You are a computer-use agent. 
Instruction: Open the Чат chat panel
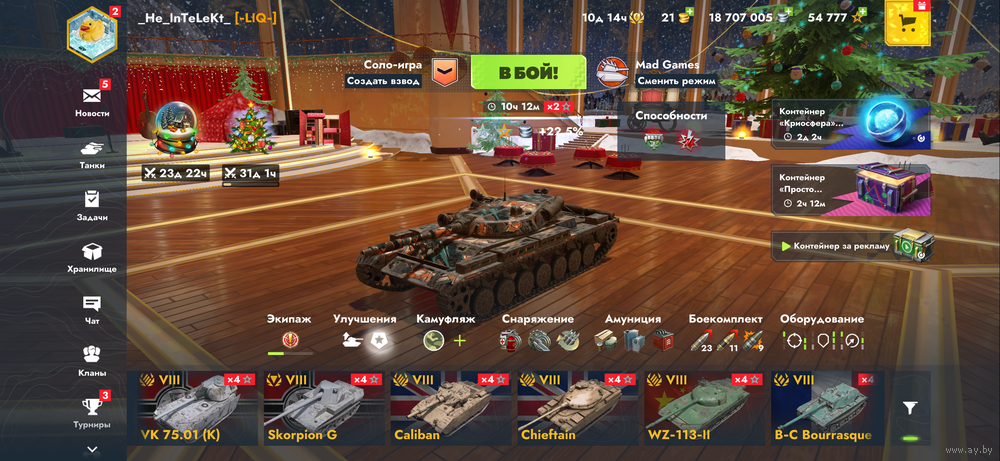pyautogui.click(x=92, y=309)
